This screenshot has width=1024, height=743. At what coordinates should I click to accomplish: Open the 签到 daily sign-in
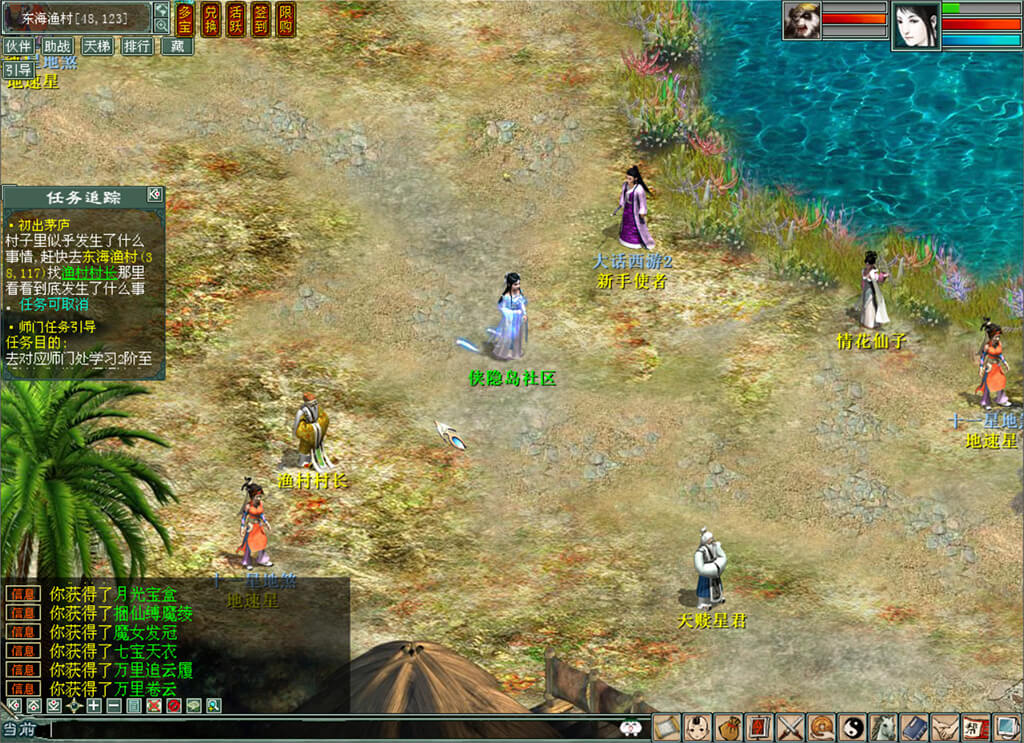(260, 19)
